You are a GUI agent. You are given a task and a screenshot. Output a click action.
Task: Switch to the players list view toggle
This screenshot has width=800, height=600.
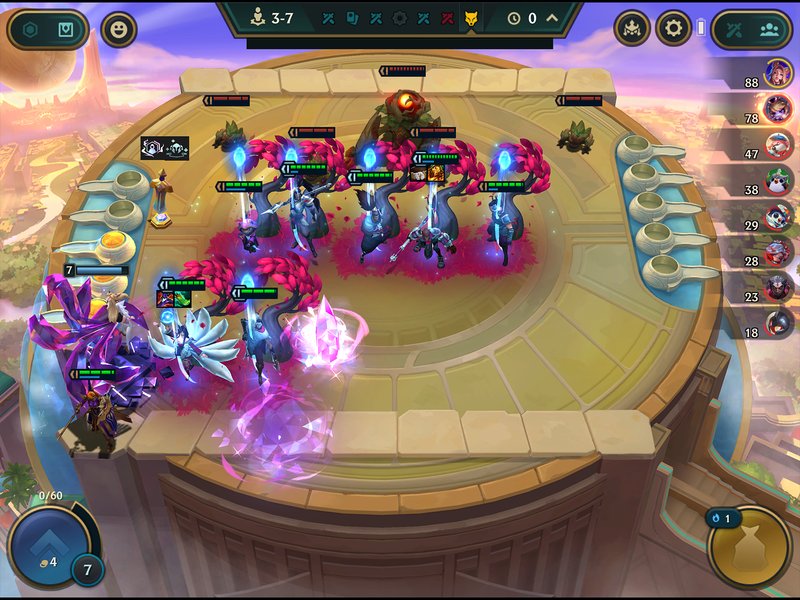769,29
